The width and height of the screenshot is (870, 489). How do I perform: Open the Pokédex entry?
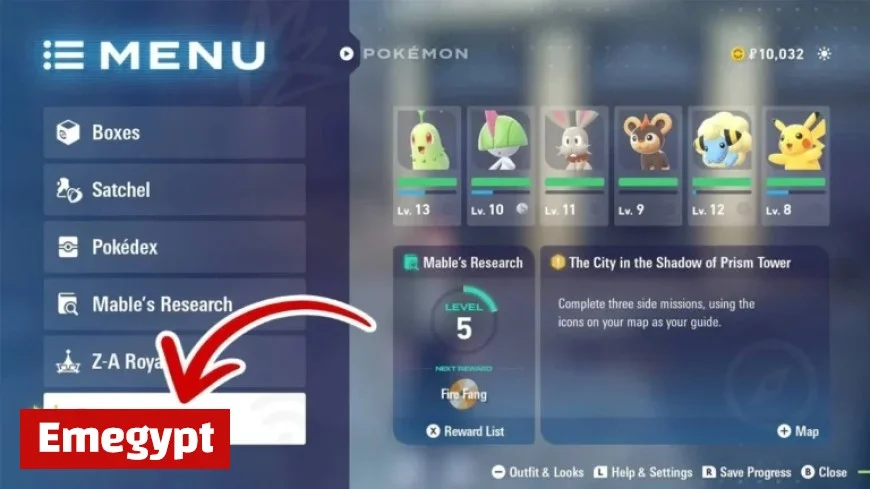click(x=174, y=247)
